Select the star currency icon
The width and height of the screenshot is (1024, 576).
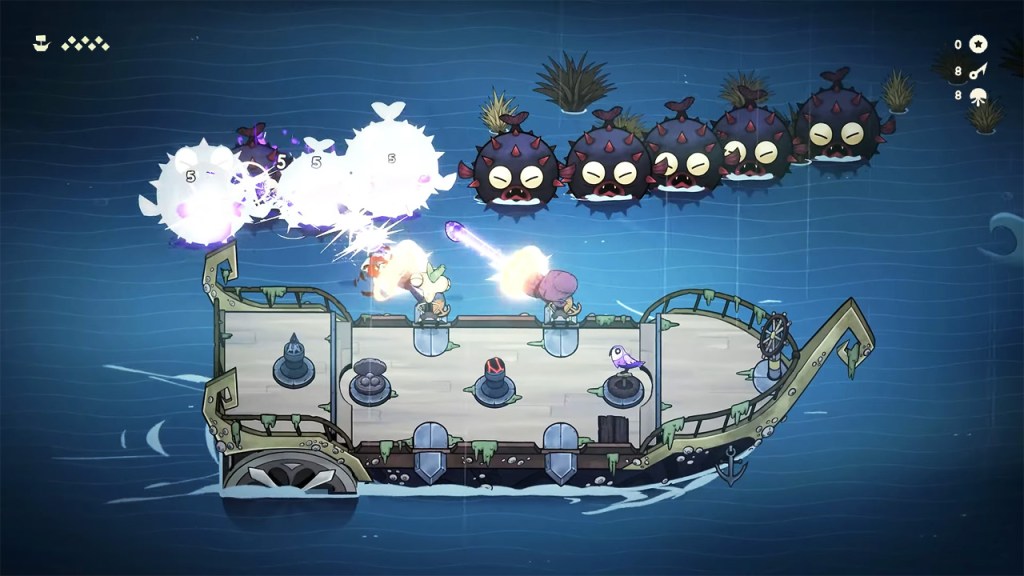tap(979, 44)
